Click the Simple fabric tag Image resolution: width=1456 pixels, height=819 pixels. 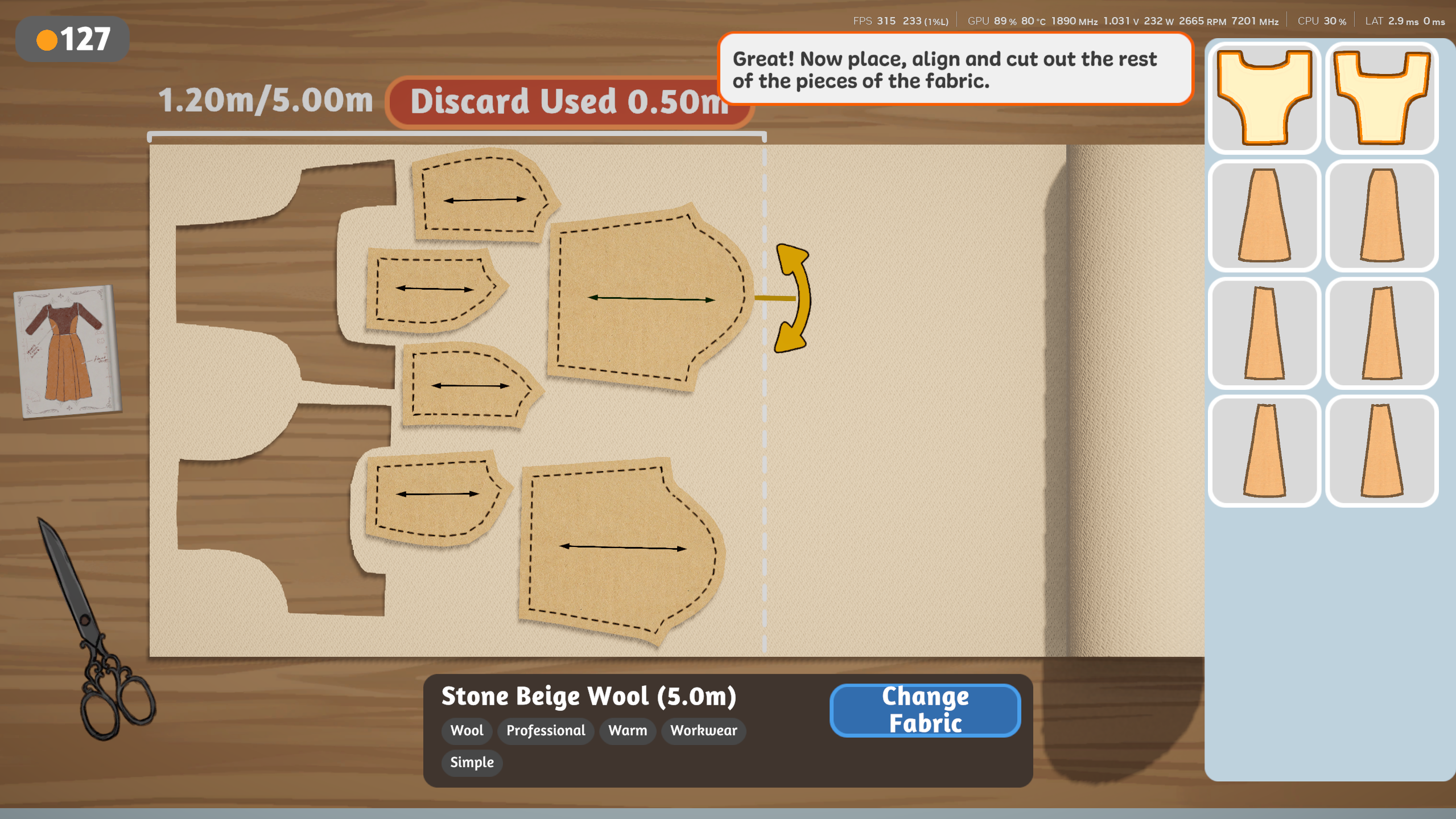472,762
